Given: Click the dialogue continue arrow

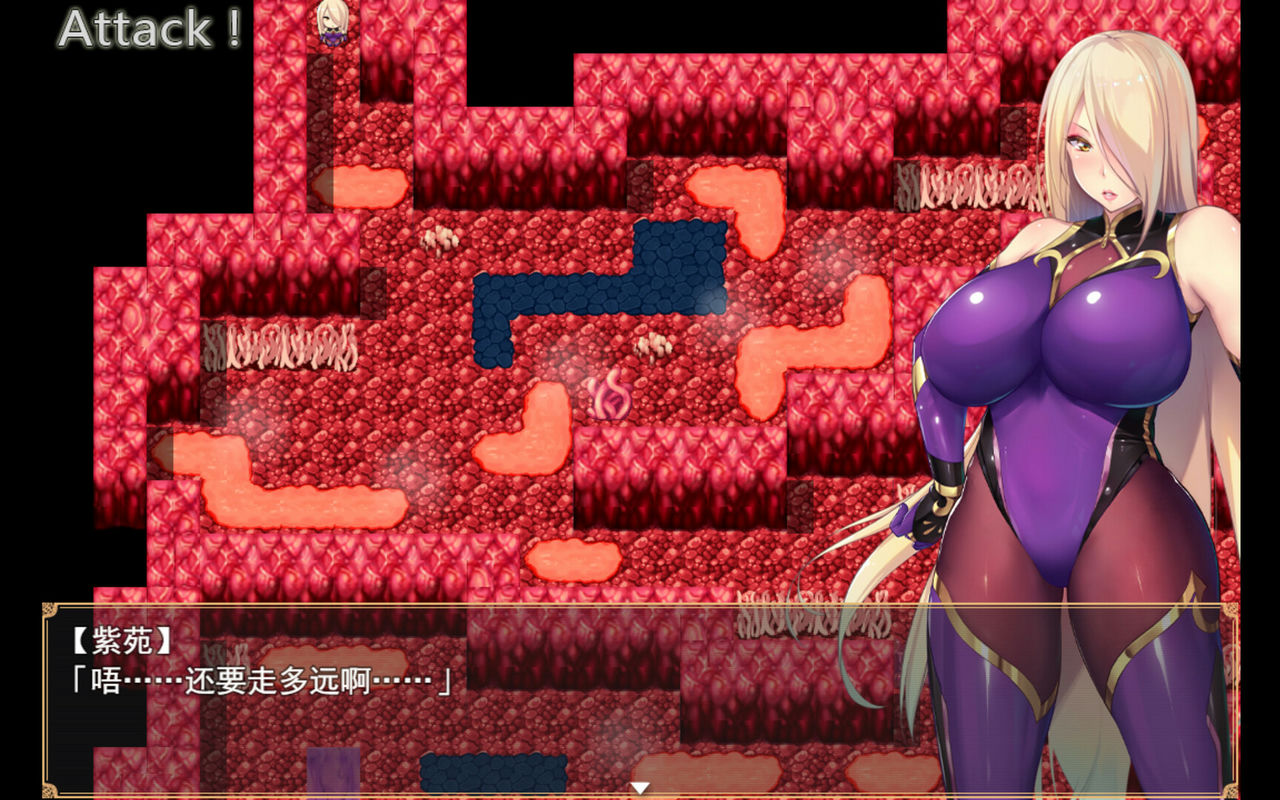Looking at the screenshot, I should coord(640,788).
